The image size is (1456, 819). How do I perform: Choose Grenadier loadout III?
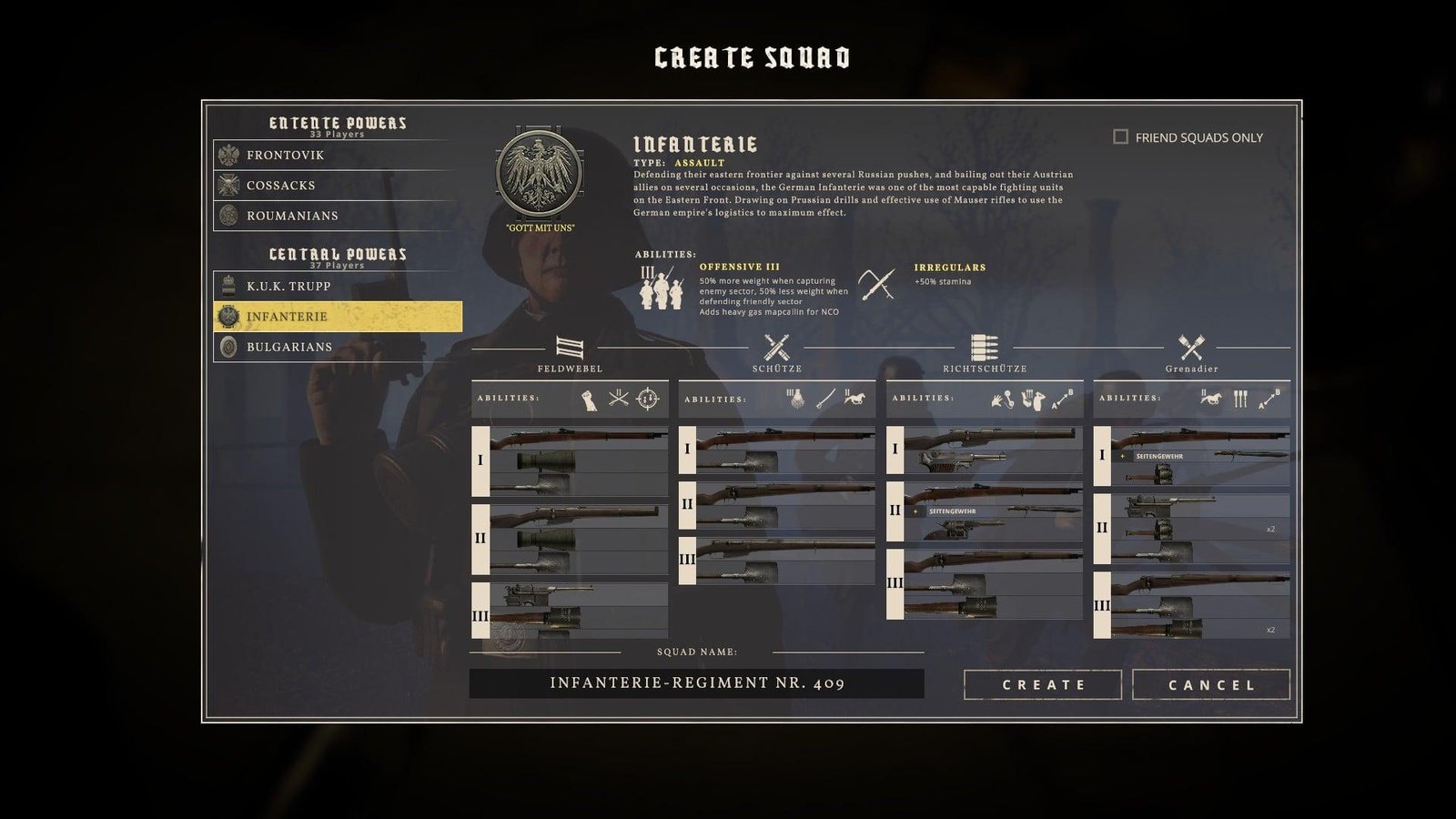tap(1192, 605)
